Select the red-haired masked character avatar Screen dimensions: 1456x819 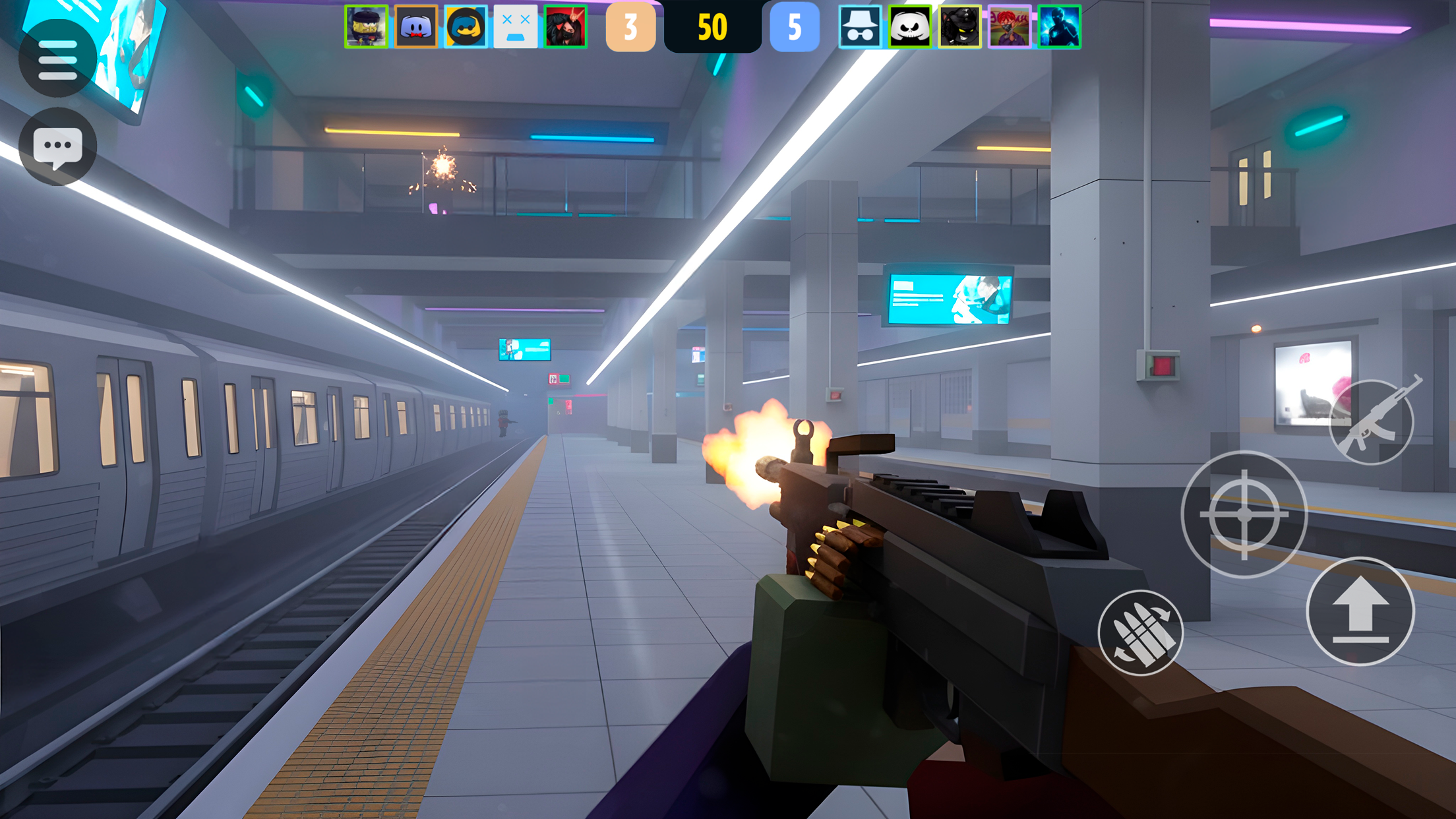(1010, 27)
